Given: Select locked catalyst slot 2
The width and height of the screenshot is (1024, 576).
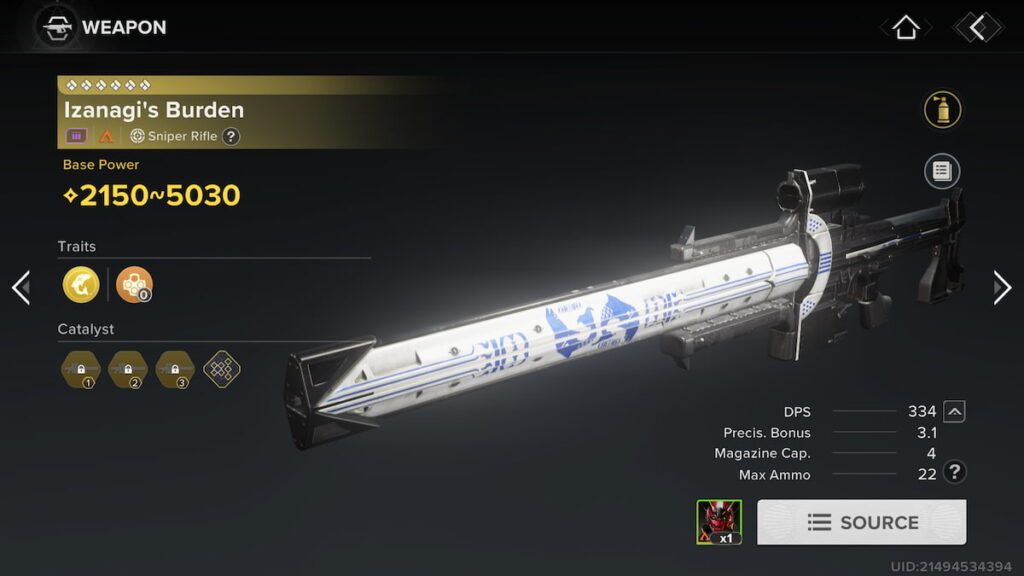Looking at the screenshot, I should 127,369.
